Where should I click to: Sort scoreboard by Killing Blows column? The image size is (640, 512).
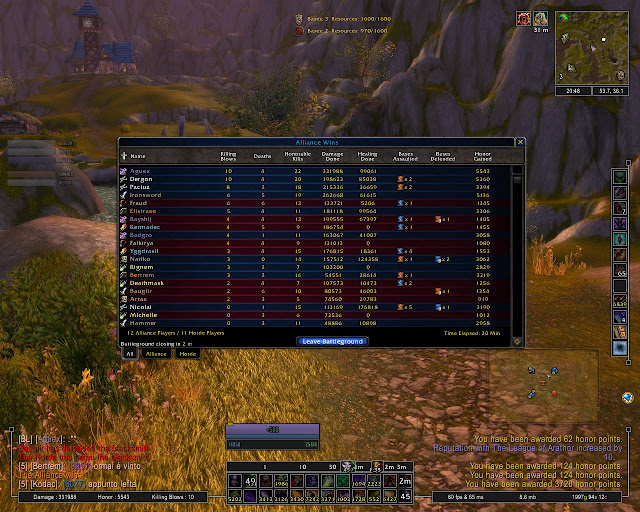point(228,156)
